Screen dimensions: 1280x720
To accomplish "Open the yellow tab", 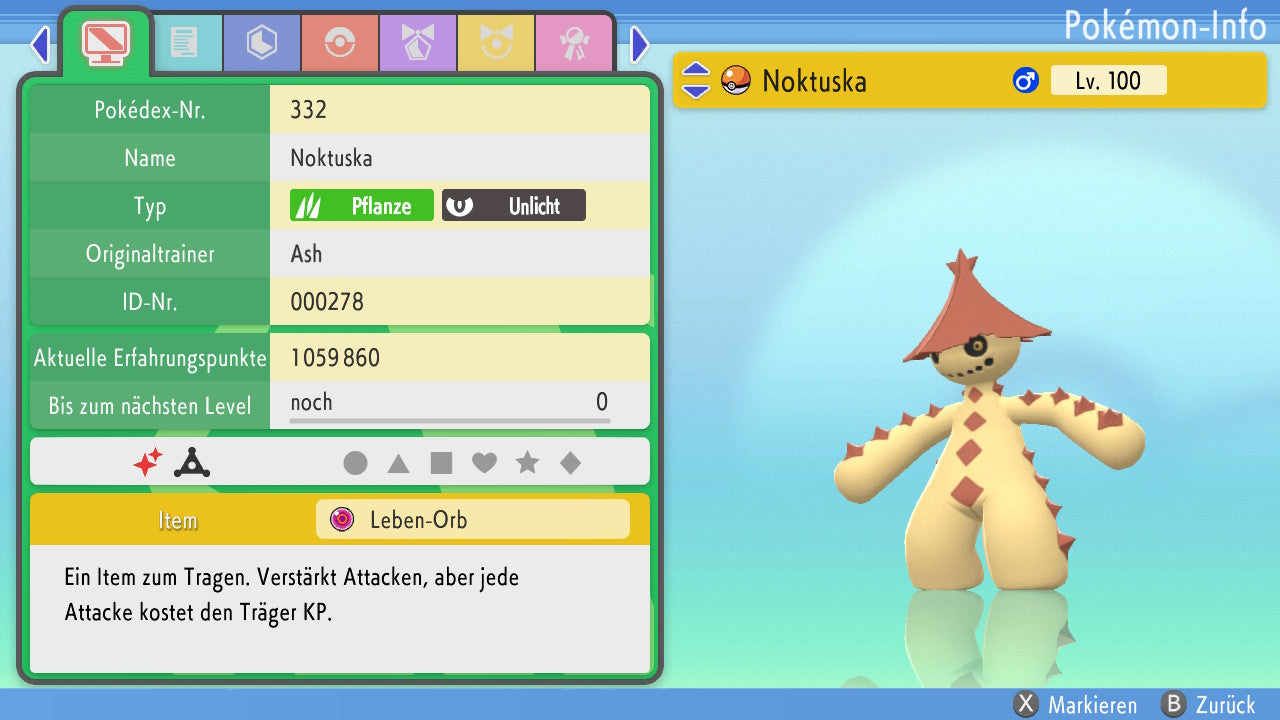I will click(x=496, y=43).
